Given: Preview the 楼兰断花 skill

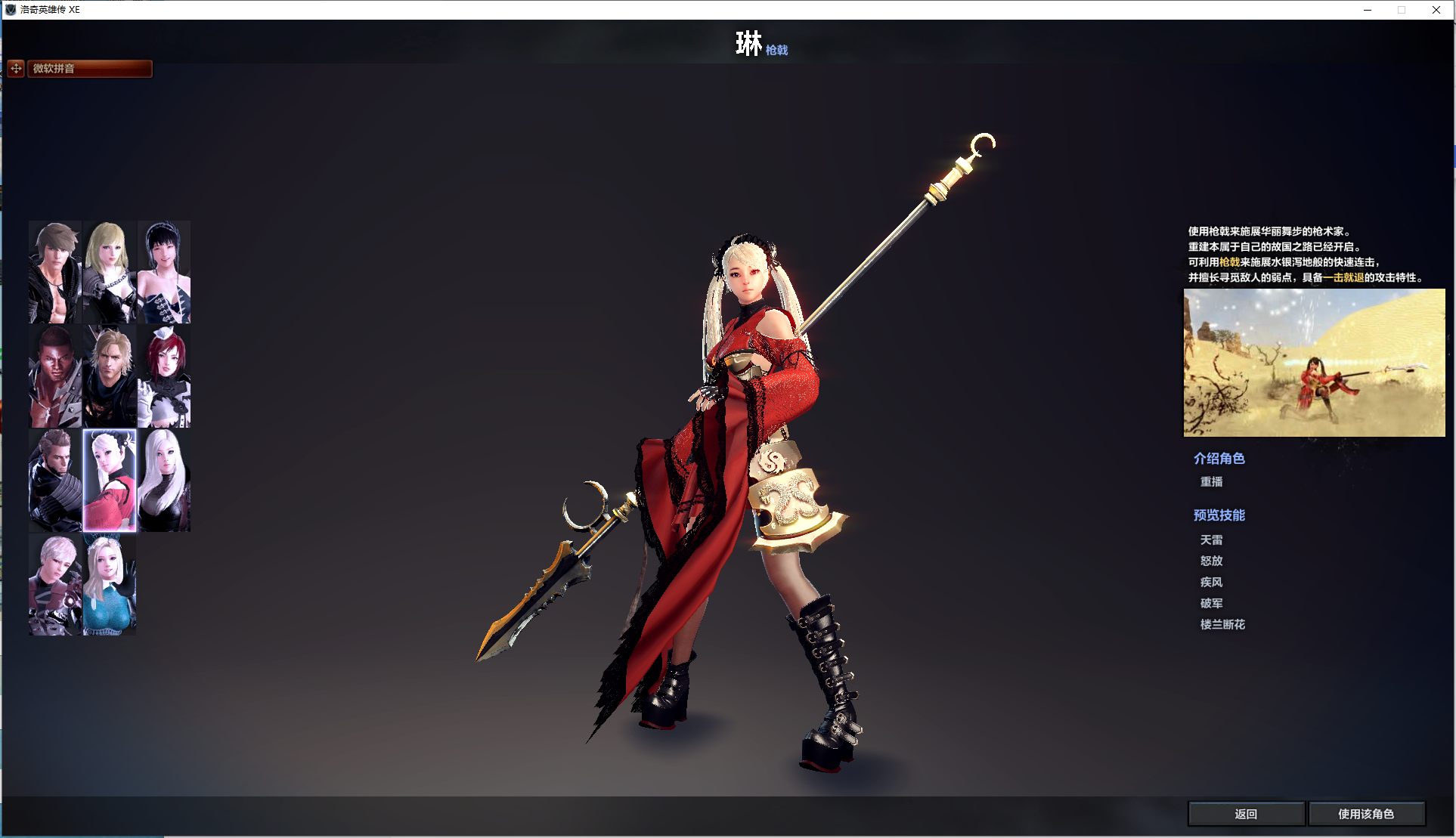Looking at the screenshot, I should pyautogui.click(x=1222, y=625).
